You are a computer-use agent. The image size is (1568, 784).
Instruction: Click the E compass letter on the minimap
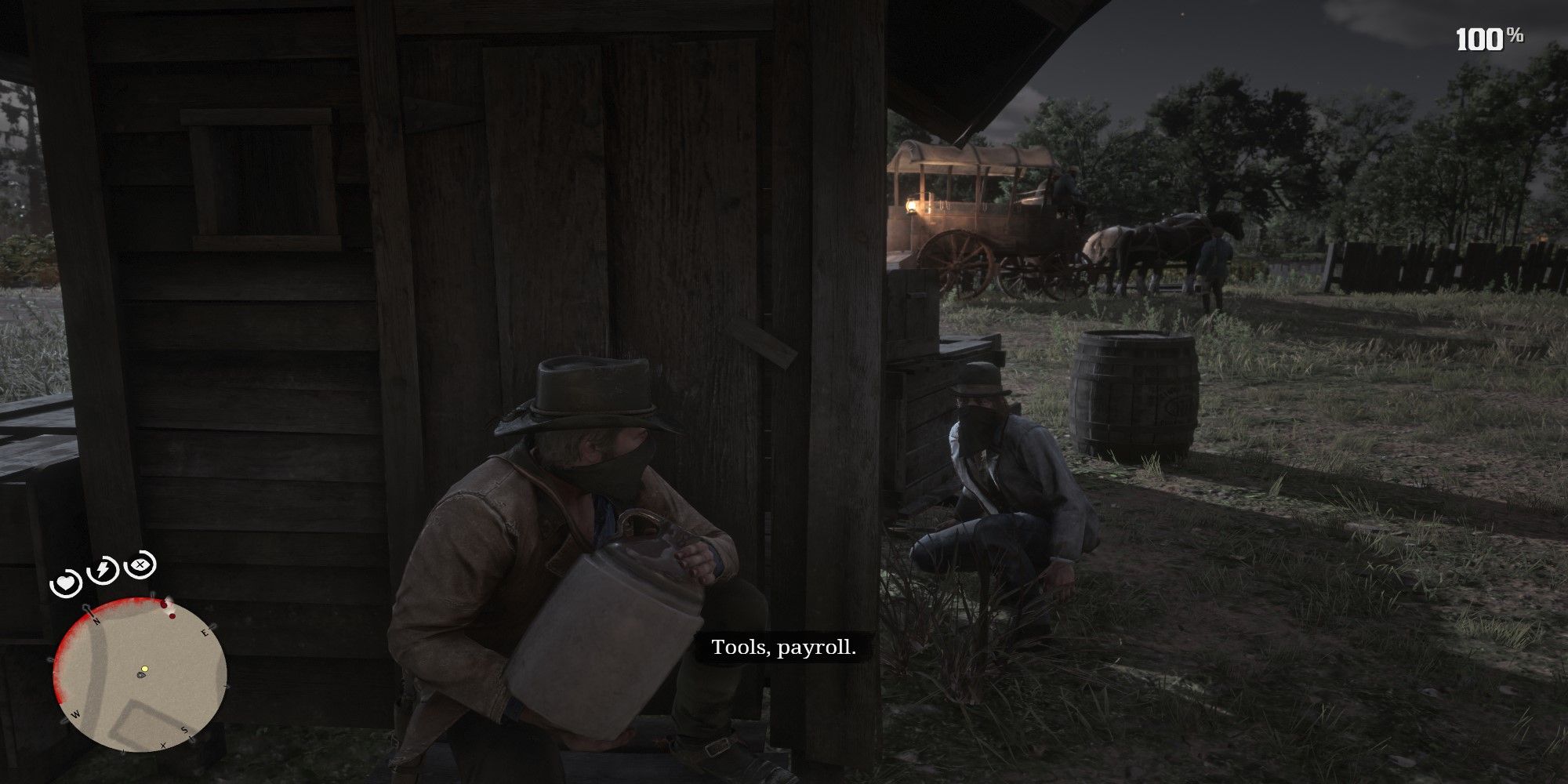[x=205, y=631]
